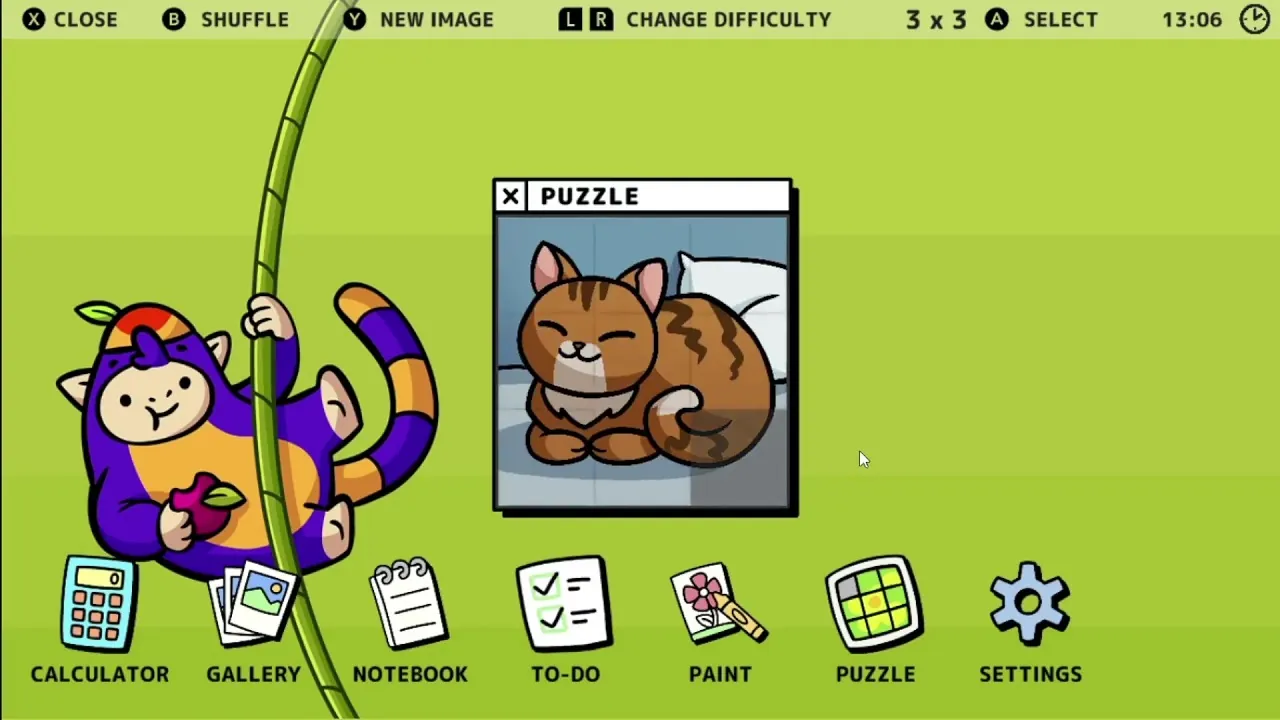Click the 3 x 3 difficulty indicator
The image size is (1280, 720).
pyautogui.click(x=936, y=19)
